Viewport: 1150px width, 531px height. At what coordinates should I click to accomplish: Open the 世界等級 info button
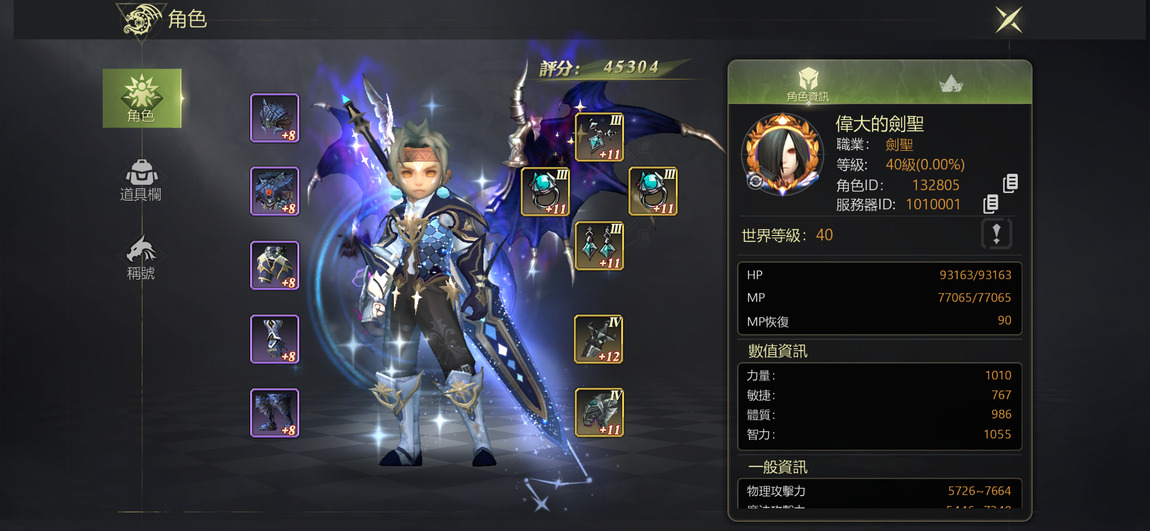[996, 234]
